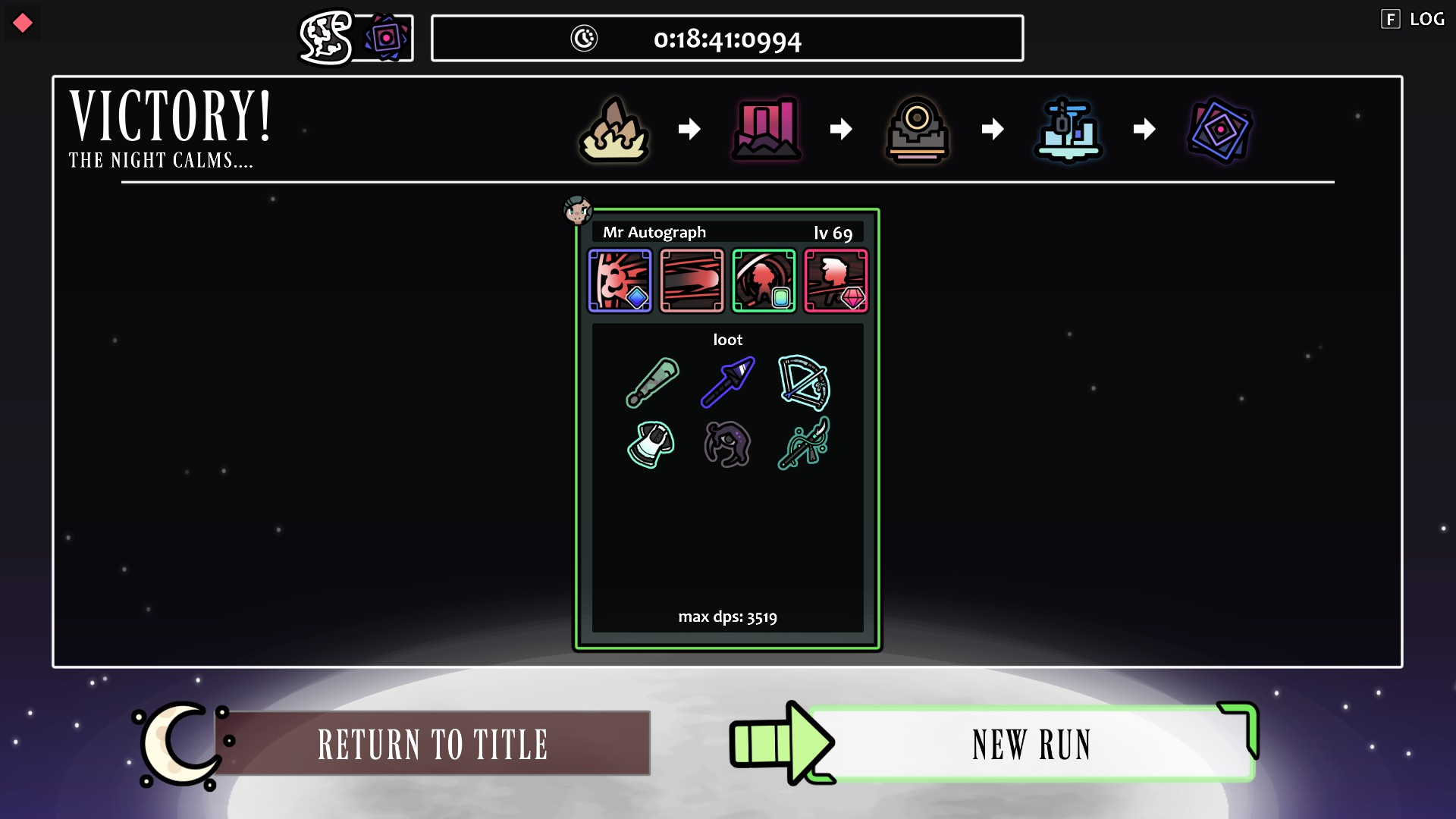
Task: Select the green-framed ability icon
Action: tap(764, 281)
